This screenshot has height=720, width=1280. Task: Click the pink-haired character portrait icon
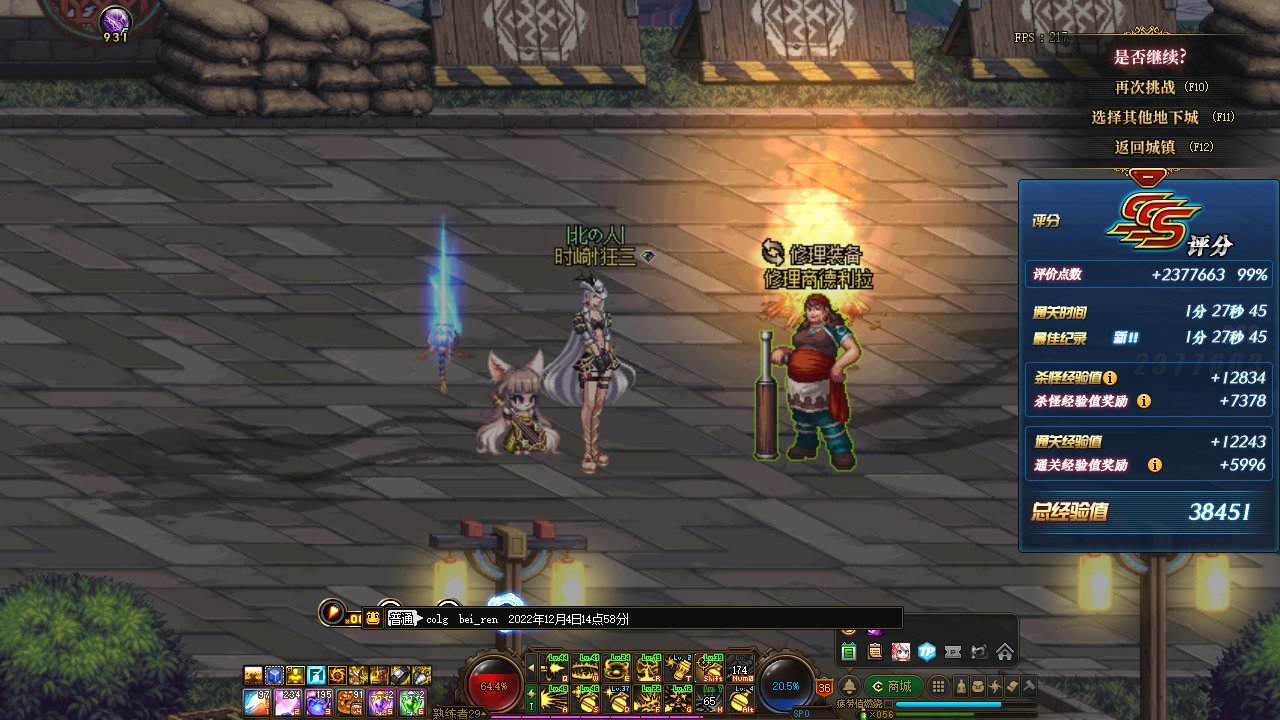[901, 652]
